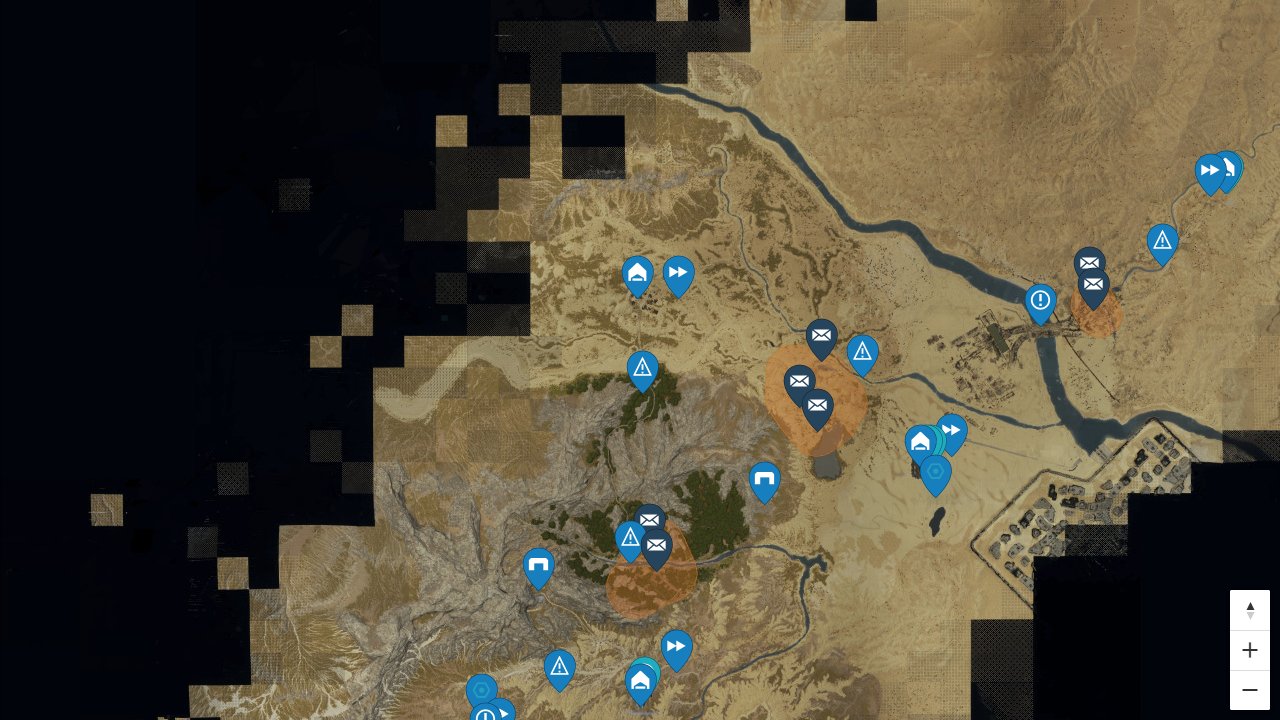Click the safehouse home marker next to the hexagon pin
The width and height of the screenshot is (1280, 720).
click(920, 441)
